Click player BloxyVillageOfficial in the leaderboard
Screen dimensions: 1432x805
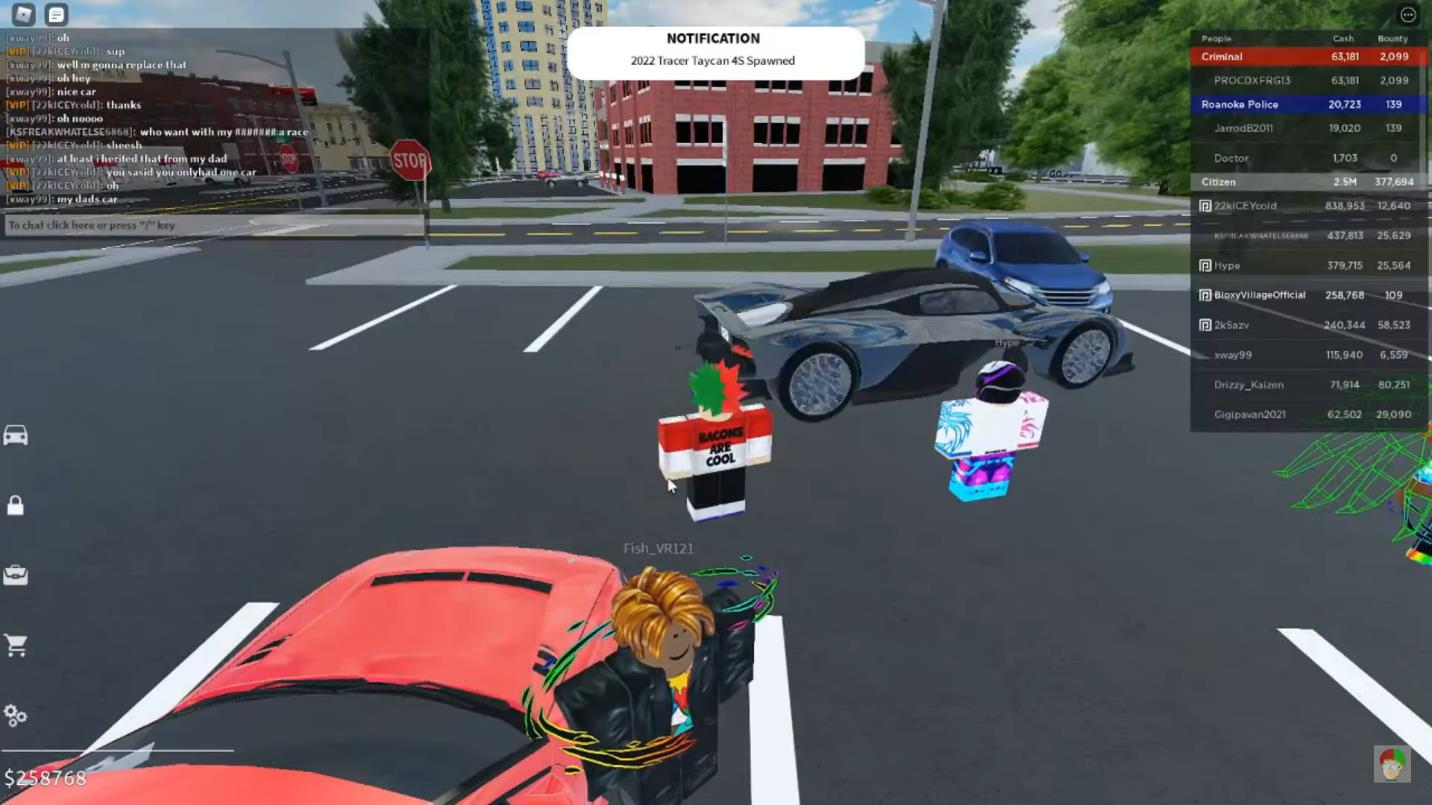pos(1258,295)
